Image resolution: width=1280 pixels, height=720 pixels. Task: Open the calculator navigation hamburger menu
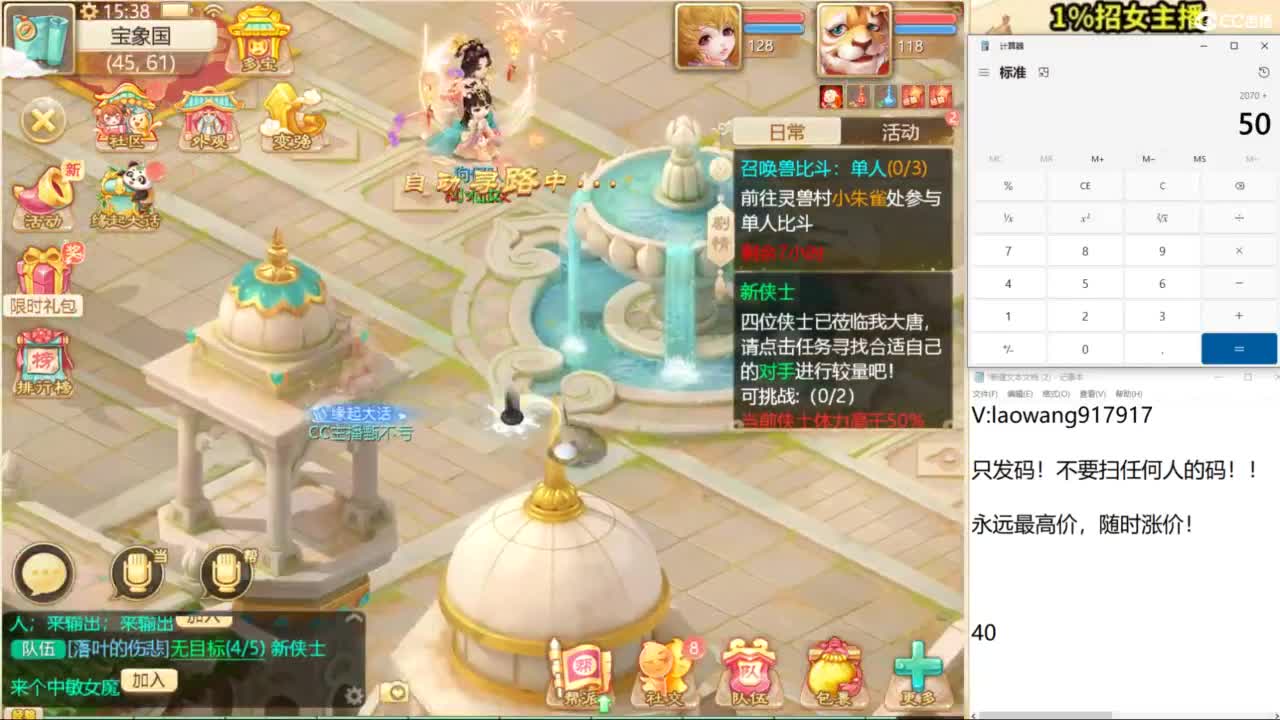tap(984, 72)
